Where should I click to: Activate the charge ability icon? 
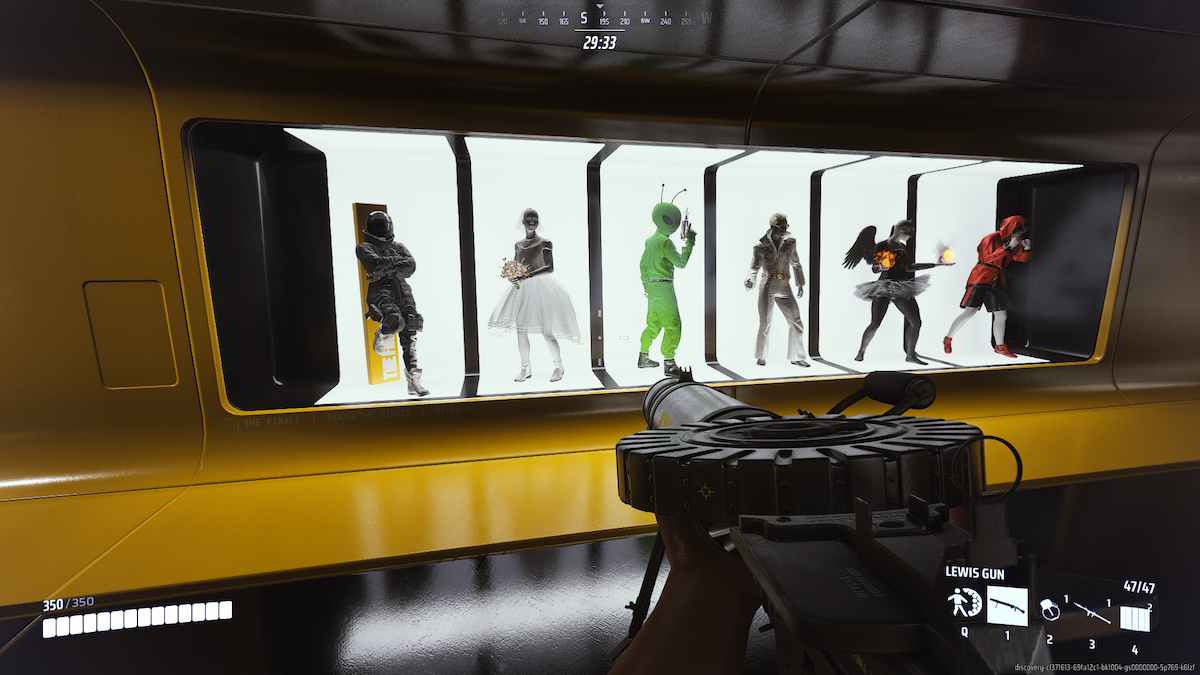964,605
